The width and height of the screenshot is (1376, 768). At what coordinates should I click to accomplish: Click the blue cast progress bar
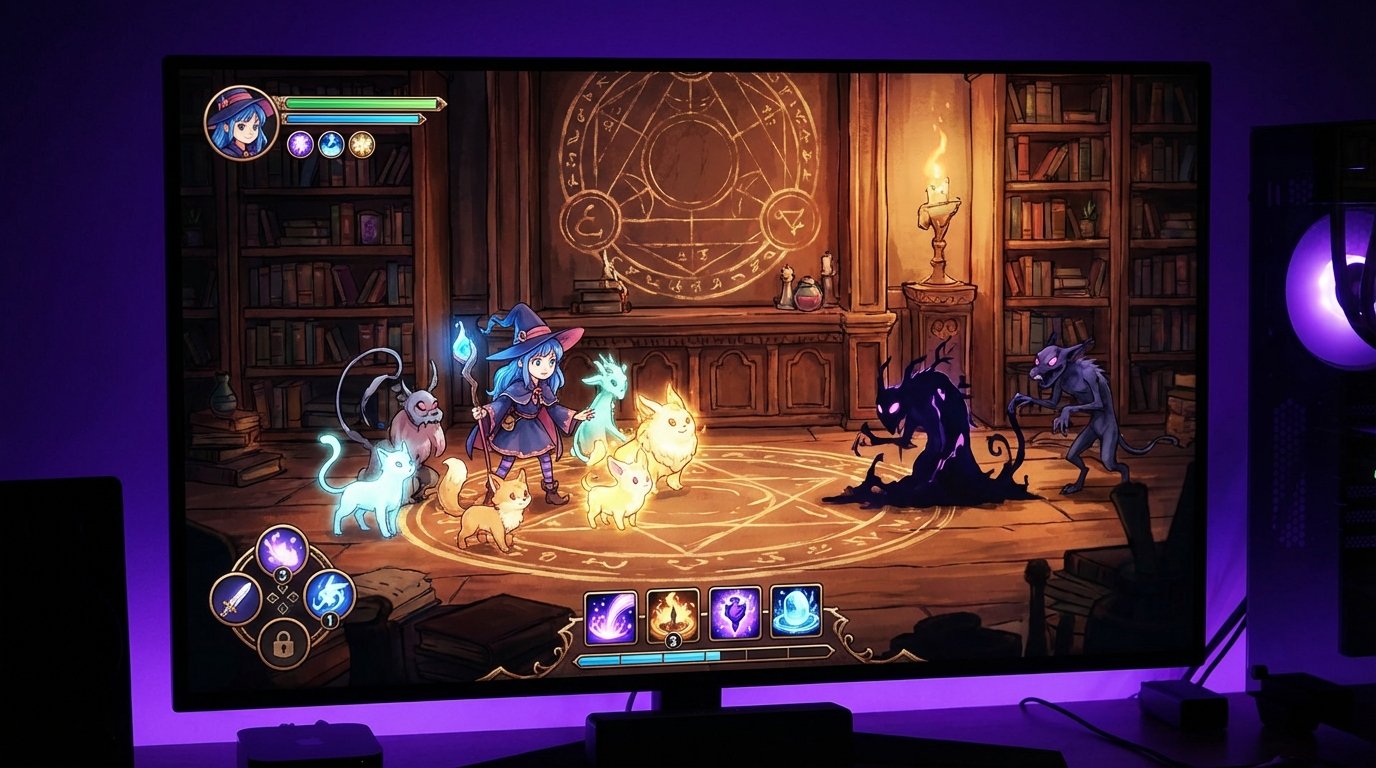(700, 655)
